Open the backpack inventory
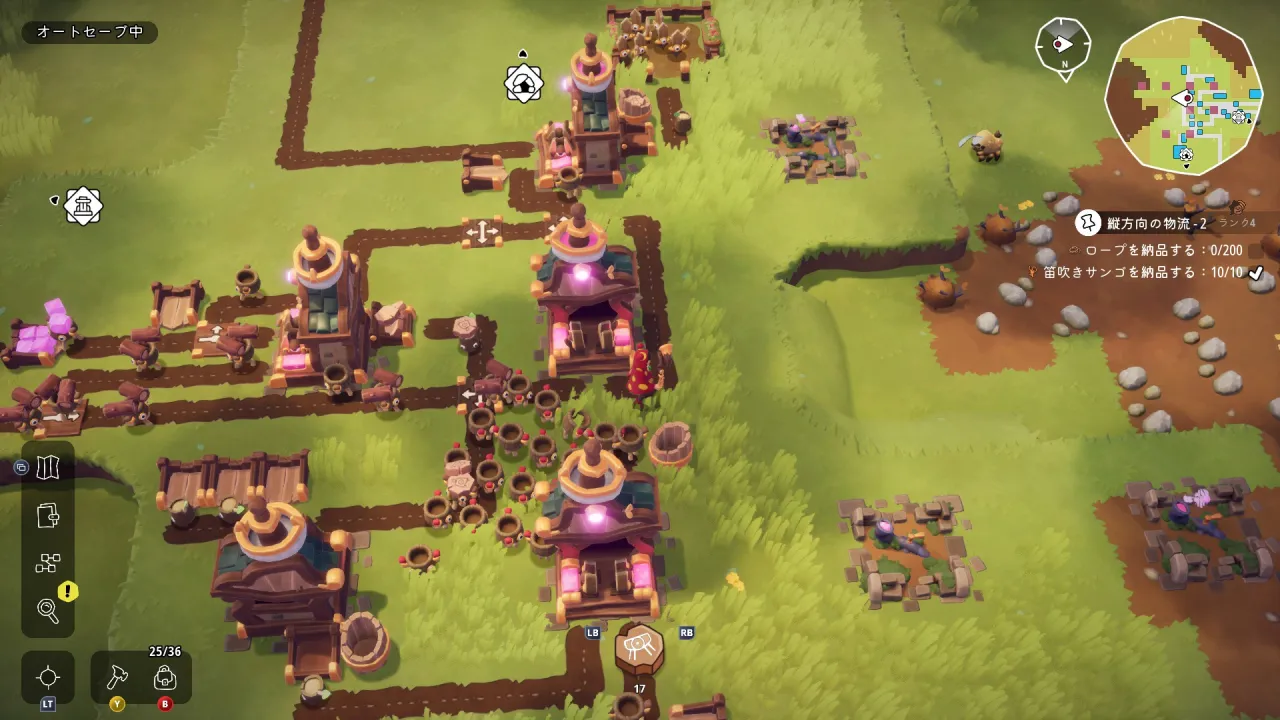The image size is (1280, 720). (165, 677)
